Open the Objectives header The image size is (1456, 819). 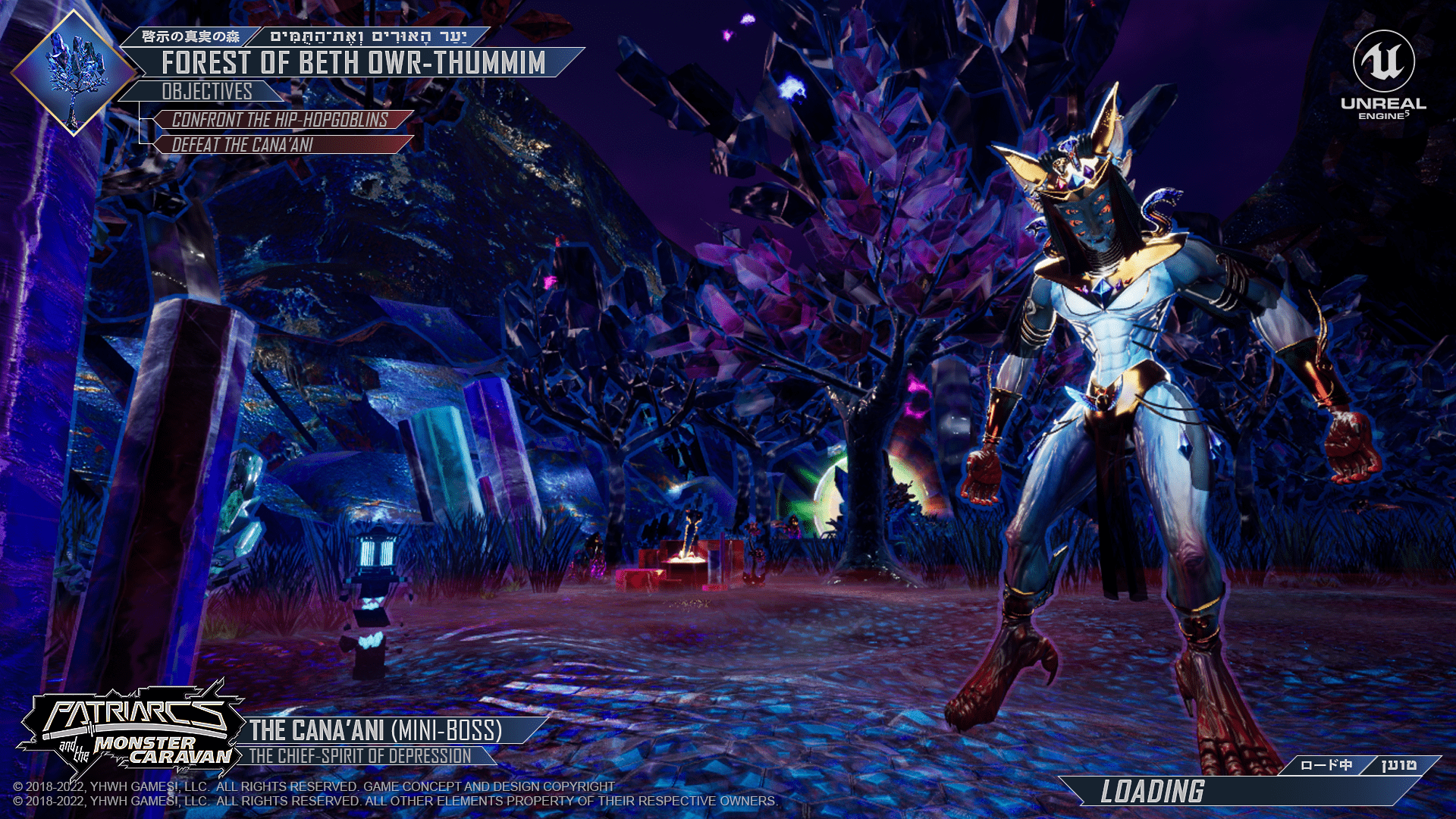click(x=206, y=92)
